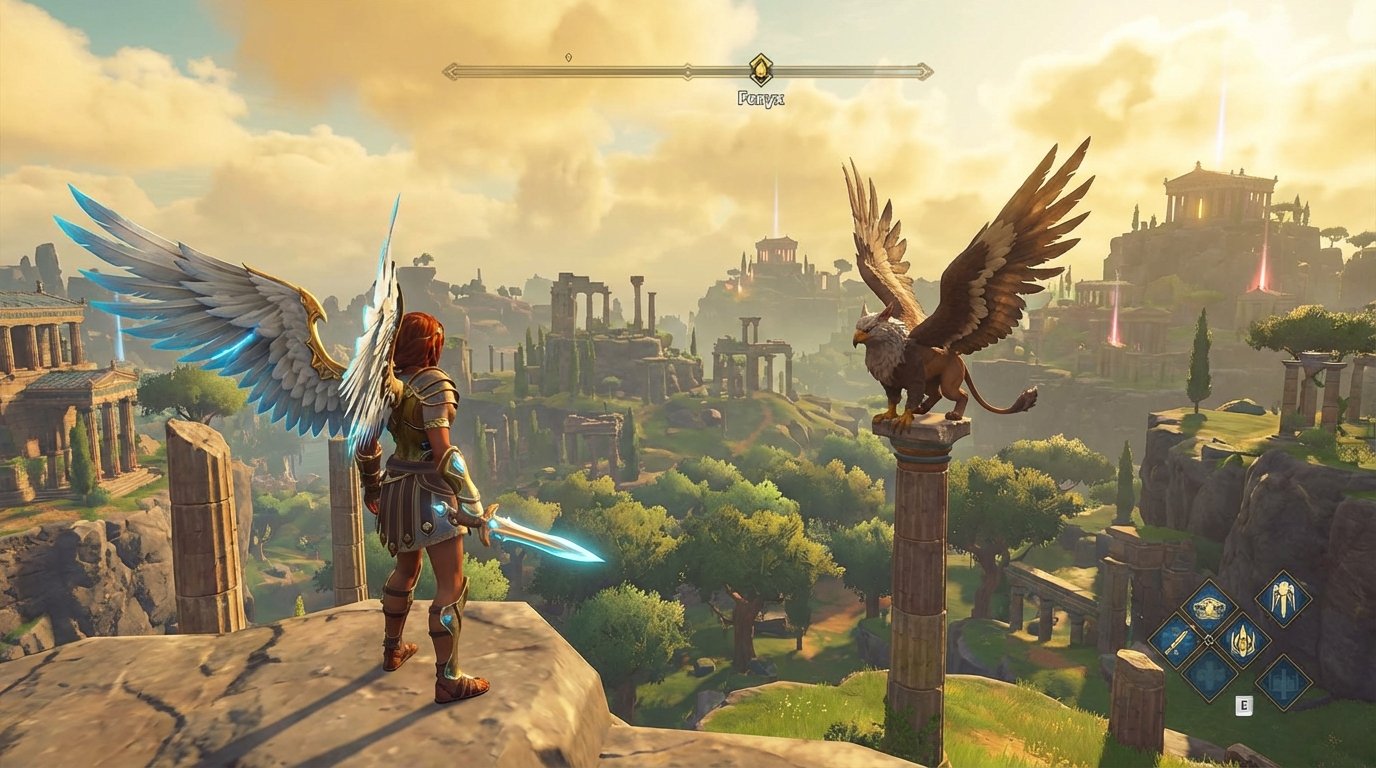The image size is (1376, 768).
Task: Click the dimmed axe ability icon
Action: tap(1283, 682)
